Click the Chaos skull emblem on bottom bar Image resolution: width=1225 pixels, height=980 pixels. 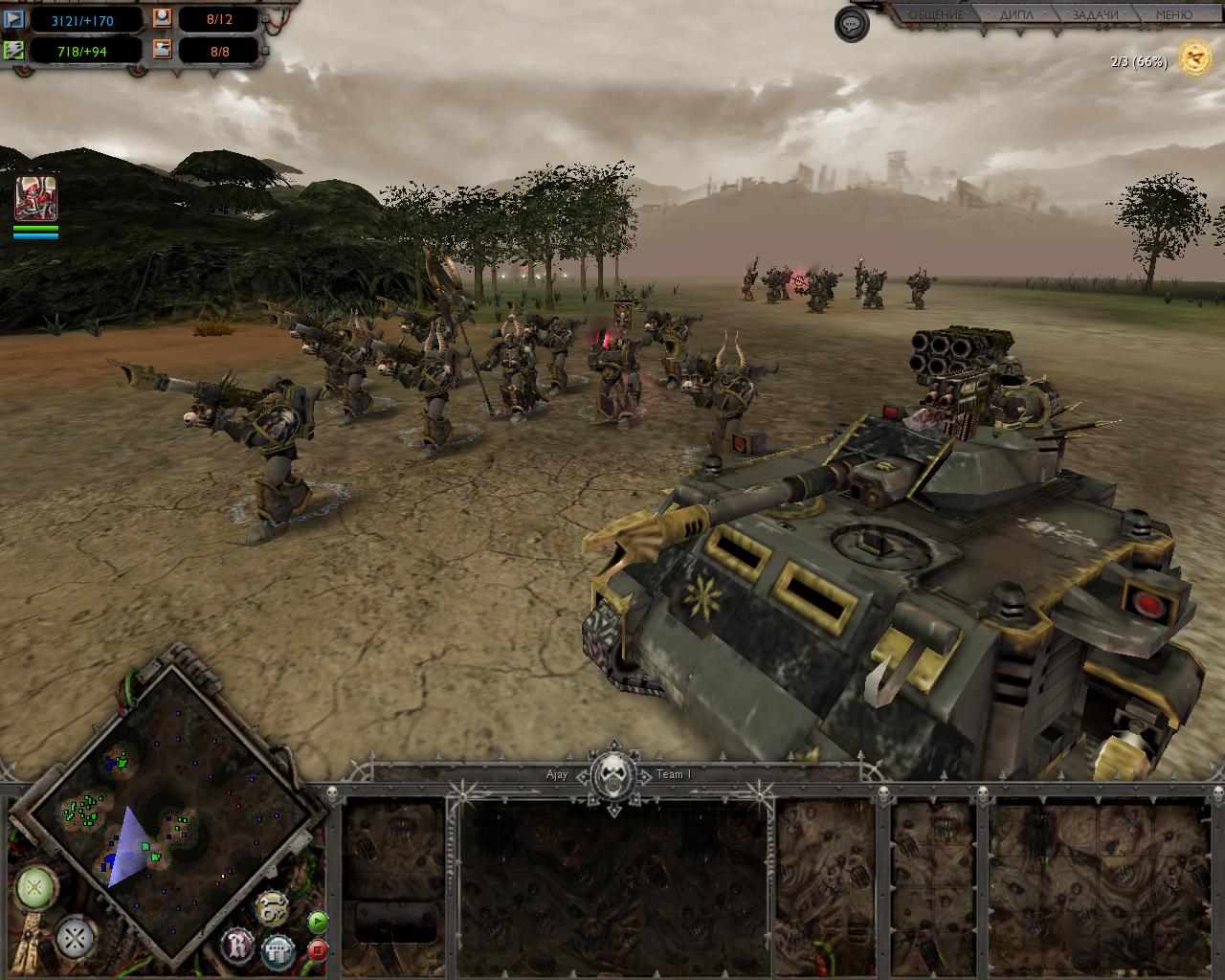(x=612, y=775)
